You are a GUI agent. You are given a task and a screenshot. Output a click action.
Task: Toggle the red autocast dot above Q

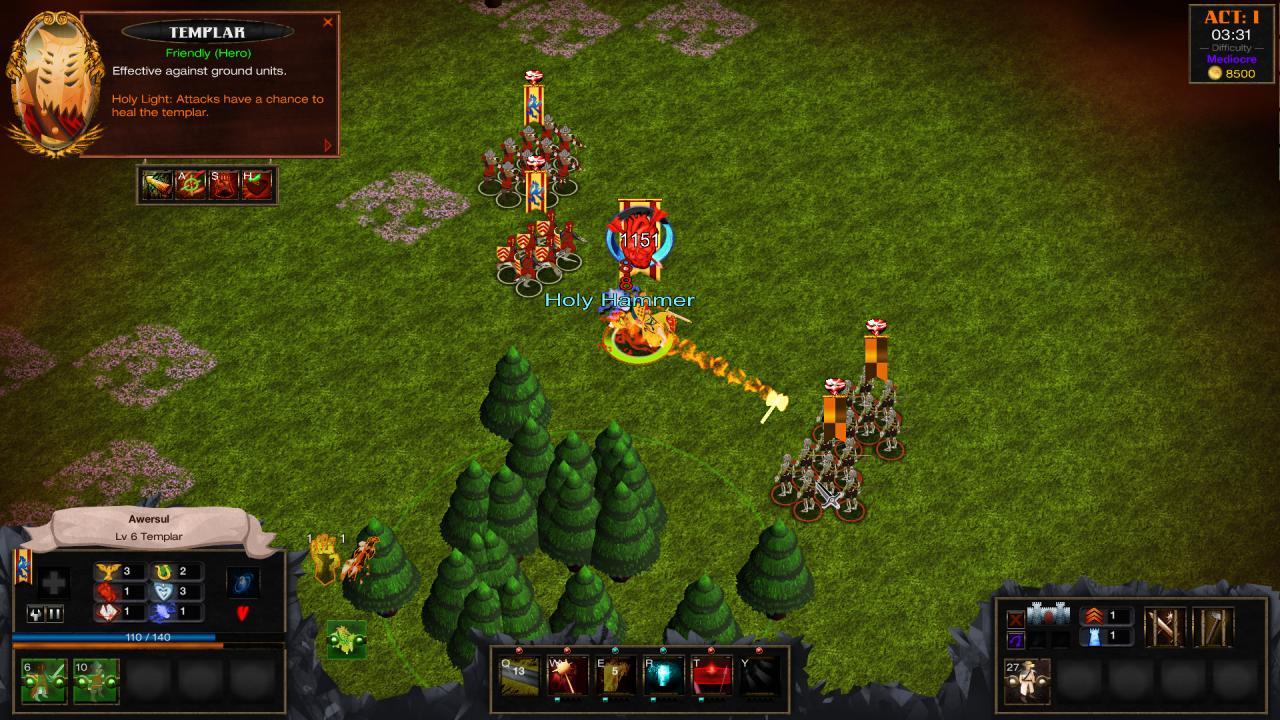(x=518, y=650)
